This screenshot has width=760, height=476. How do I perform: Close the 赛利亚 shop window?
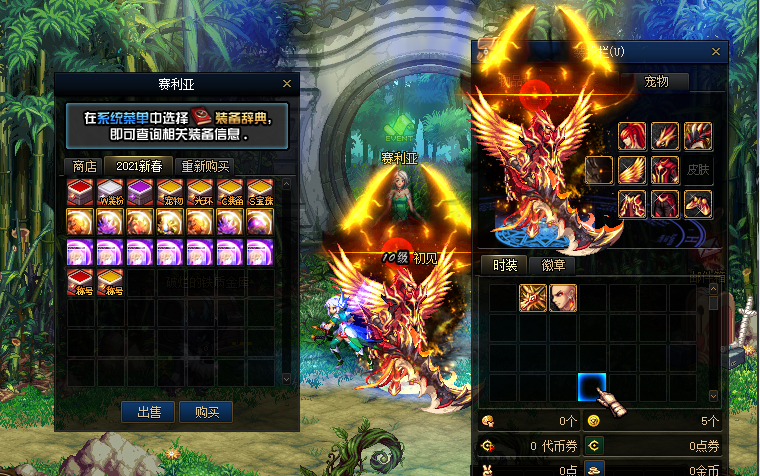click(287, 84)
